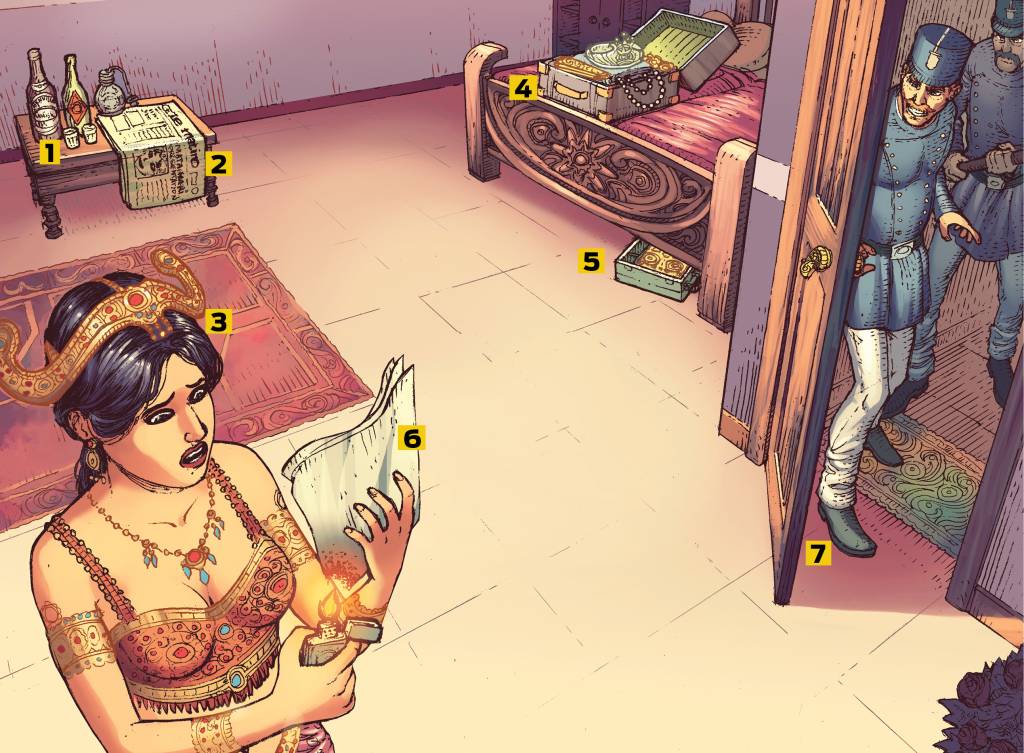
Task: Select marker 1 by the bottles
Action: pos(48,152)
